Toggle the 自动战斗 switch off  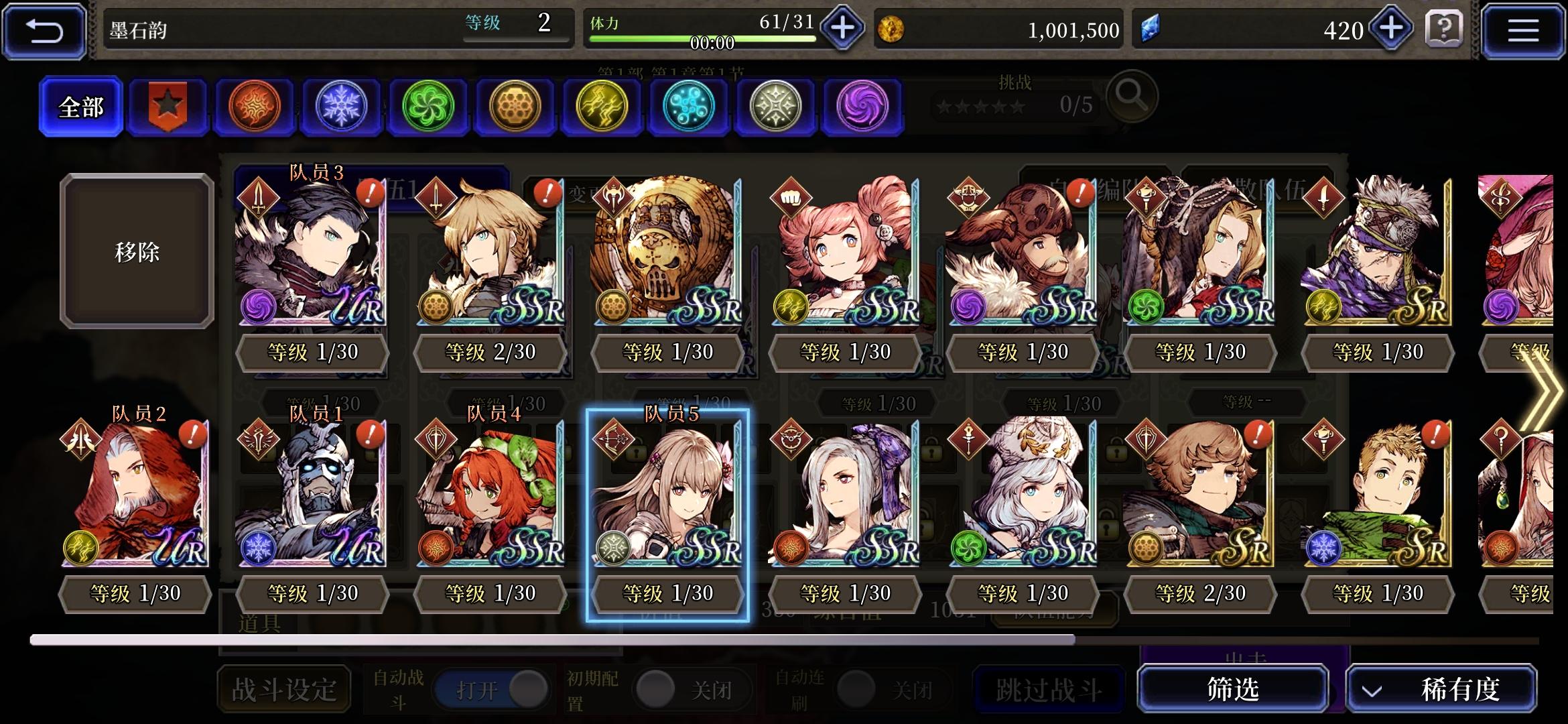coord(493,688)
